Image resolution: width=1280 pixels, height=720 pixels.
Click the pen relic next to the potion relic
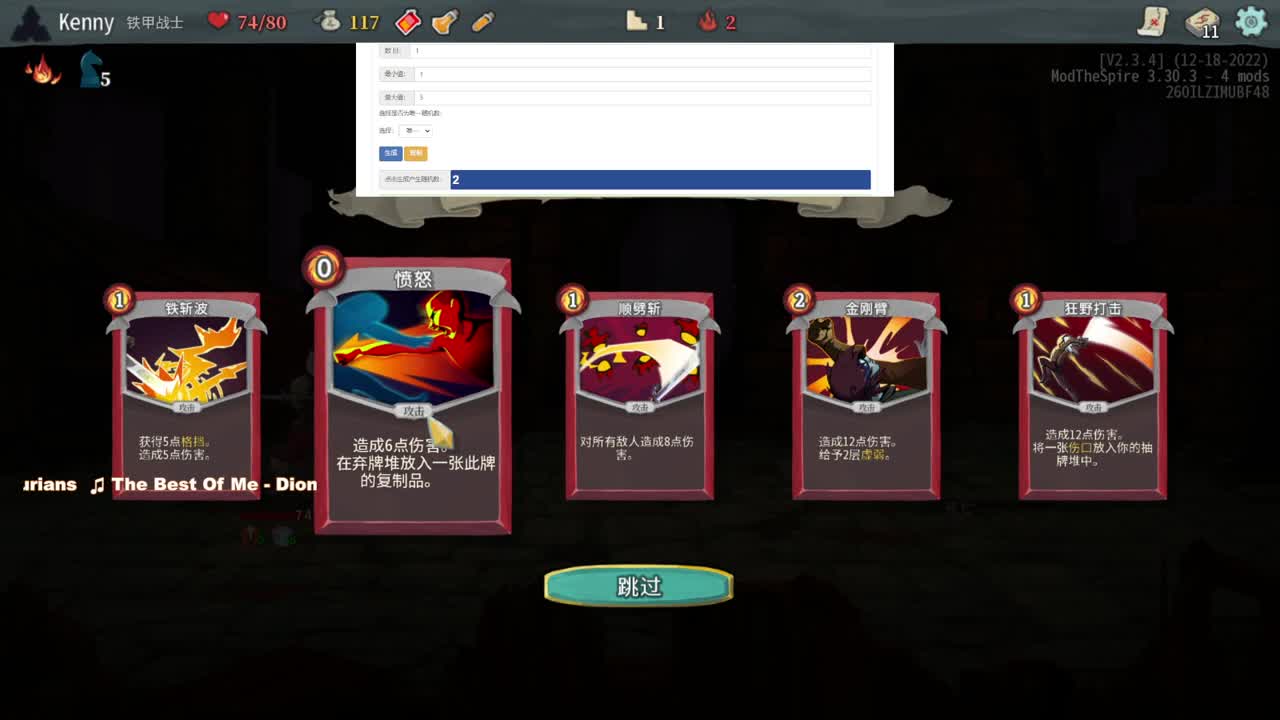pyautogui.click(x=483, y=21)
